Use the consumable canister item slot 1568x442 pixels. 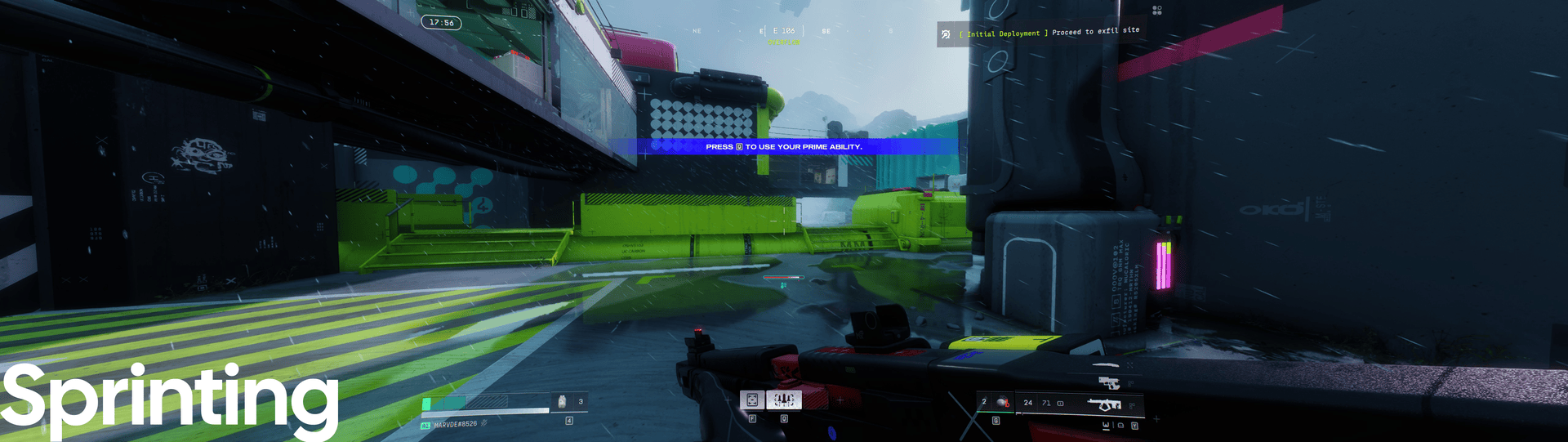point(562,401)
